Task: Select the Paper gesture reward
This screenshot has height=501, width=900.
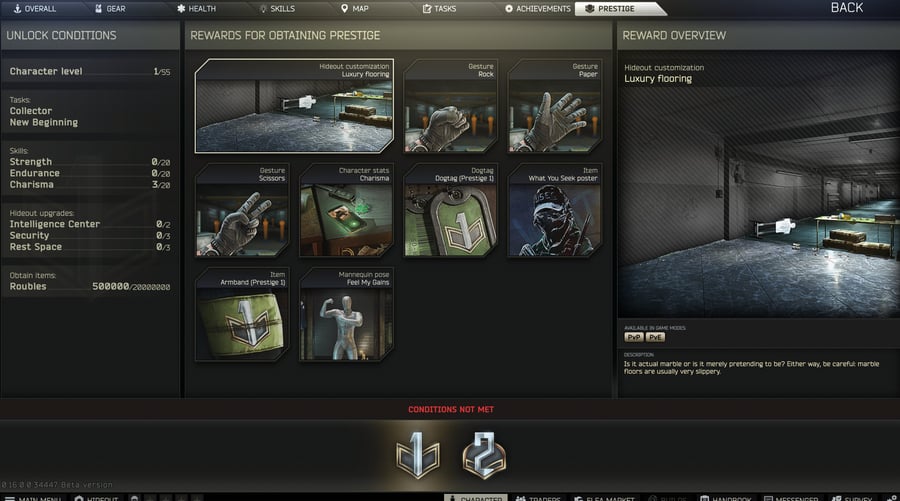Action: (x=554, y=105)
